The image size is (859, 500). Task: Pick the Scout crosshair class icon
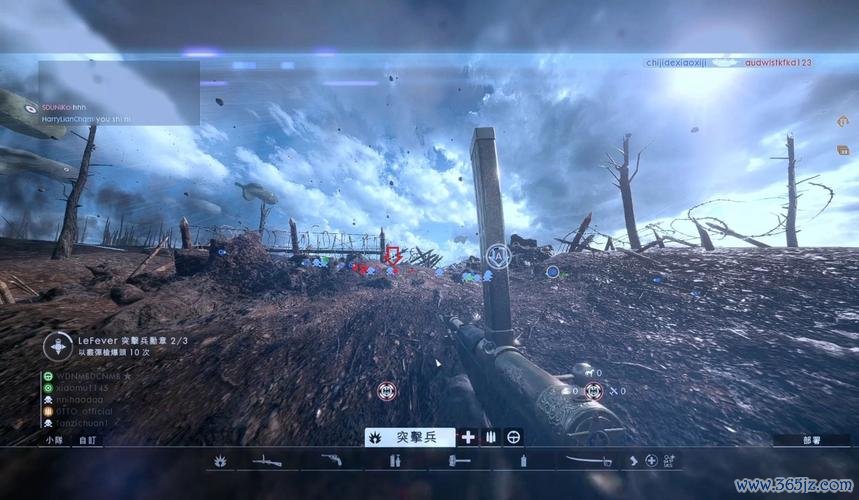point(513,437)
